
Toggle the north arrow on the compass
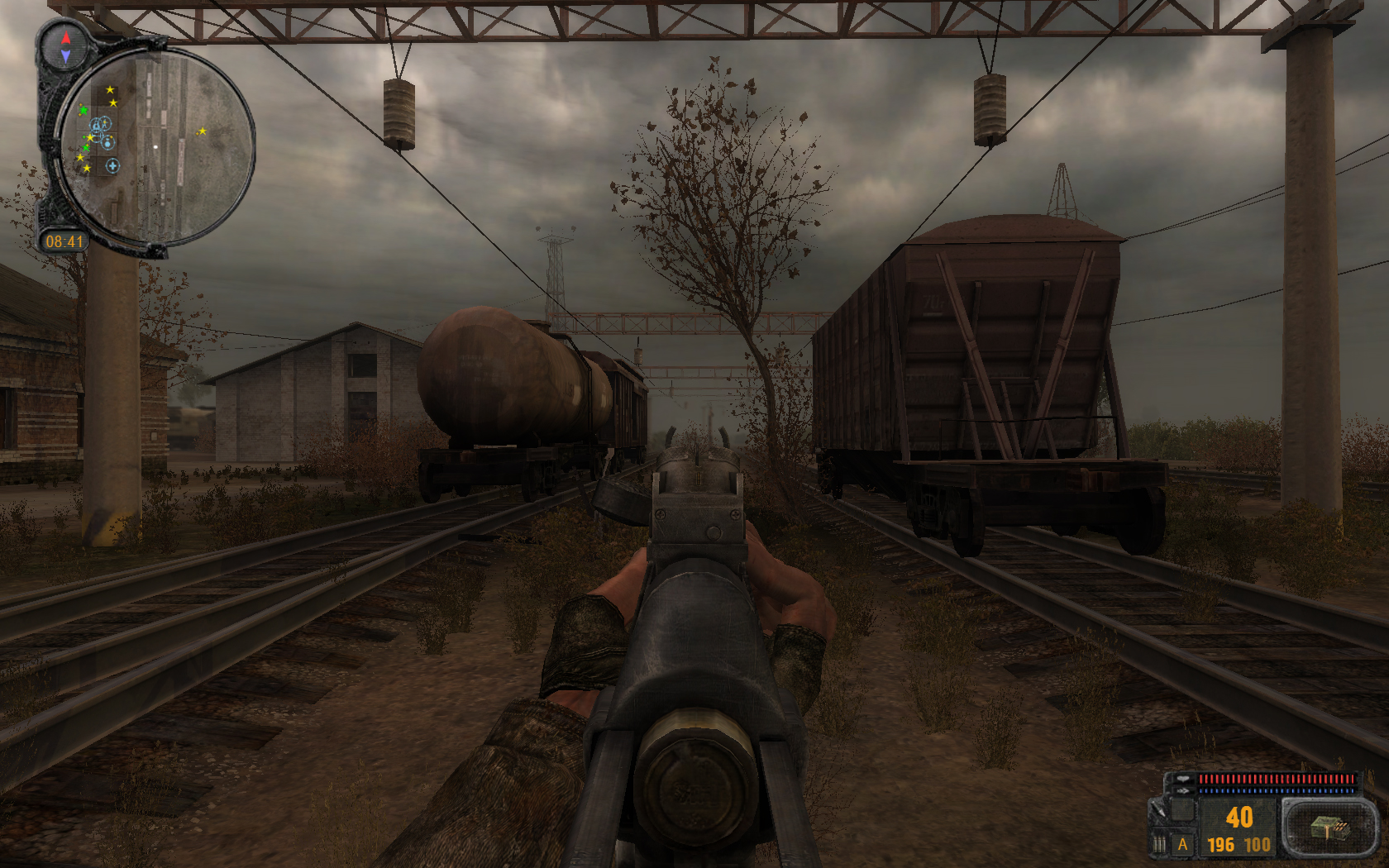pyautogui.click(x=65, y=38)
